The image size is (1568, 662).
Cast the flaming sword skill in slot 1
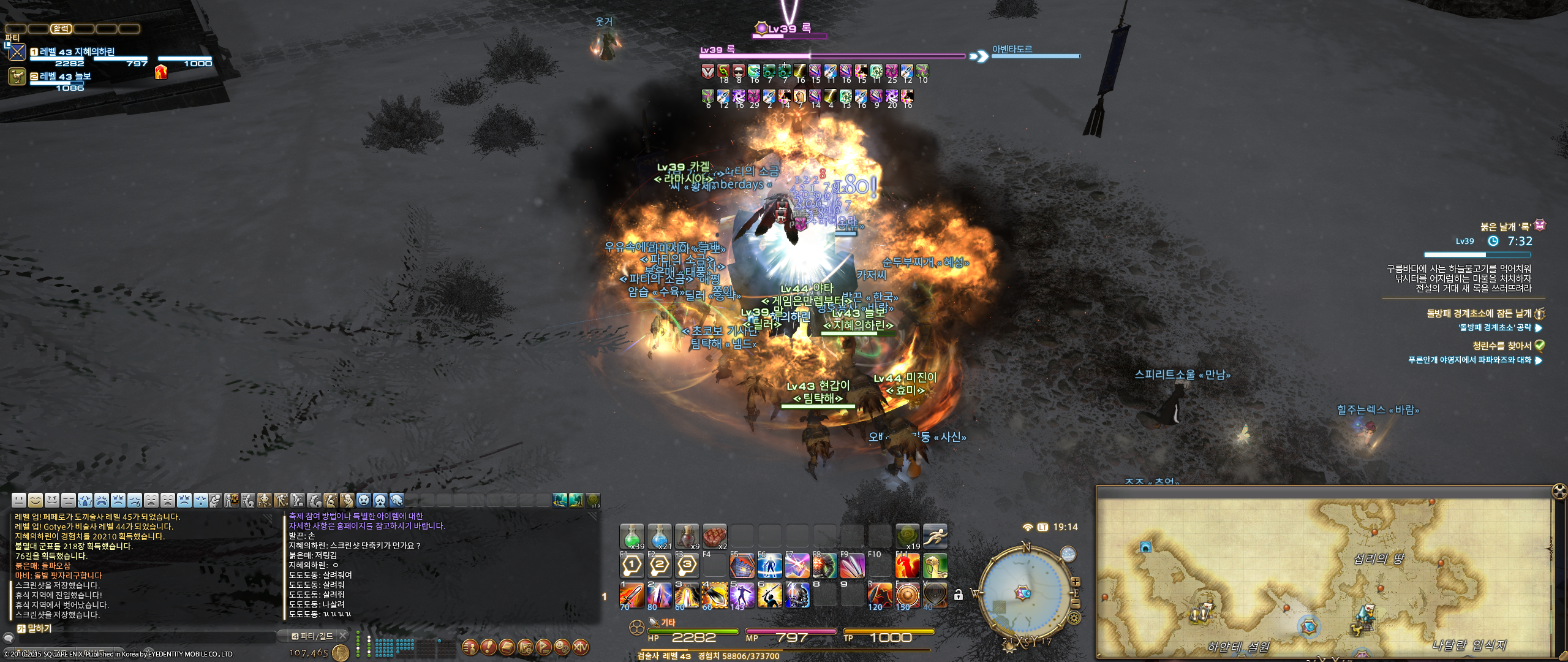631,595
